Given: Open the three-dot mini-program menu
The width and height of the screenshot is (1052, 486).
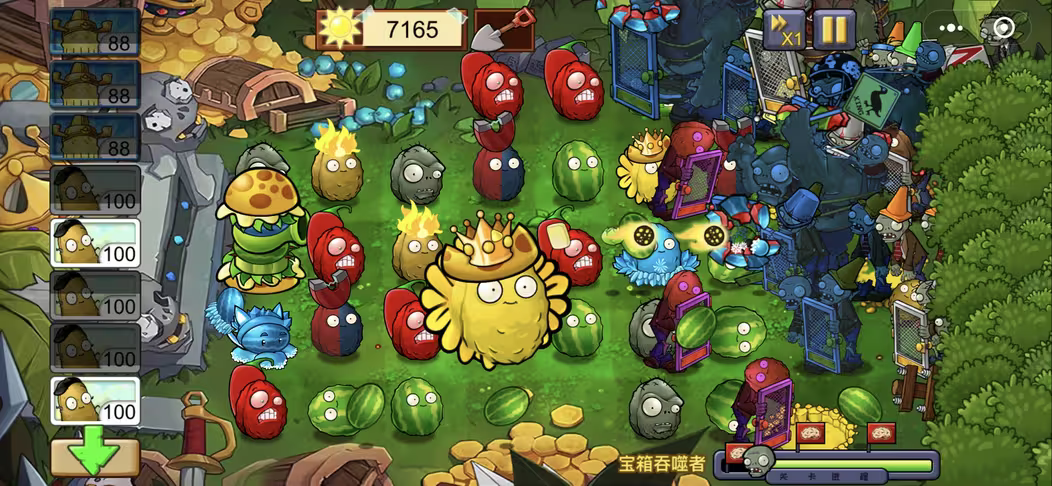Looking at the screenshot, I should (950, 28).
